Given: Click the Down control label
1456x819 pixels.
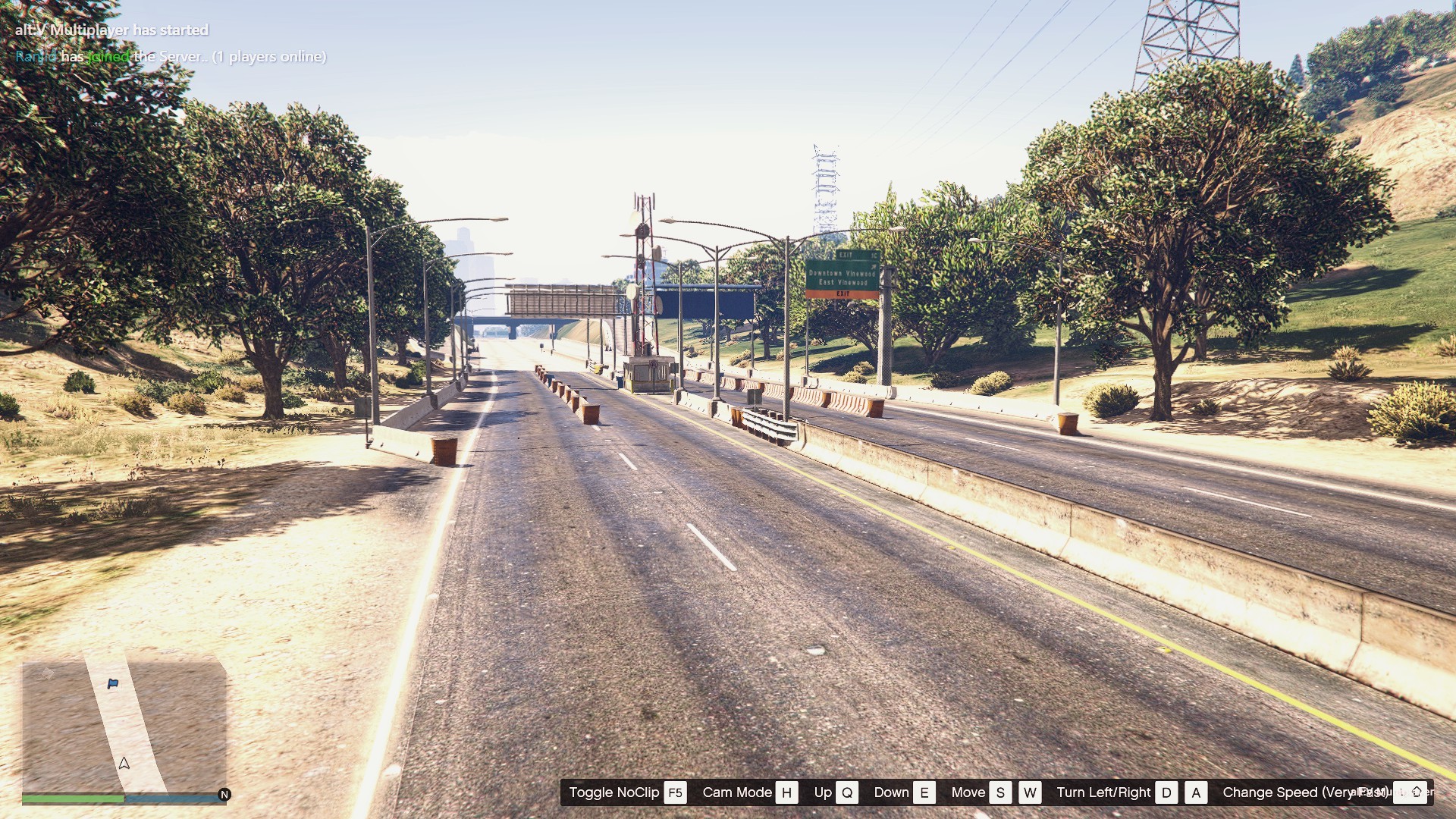Looking at the screenshot, I should click(x=893, y=792).
